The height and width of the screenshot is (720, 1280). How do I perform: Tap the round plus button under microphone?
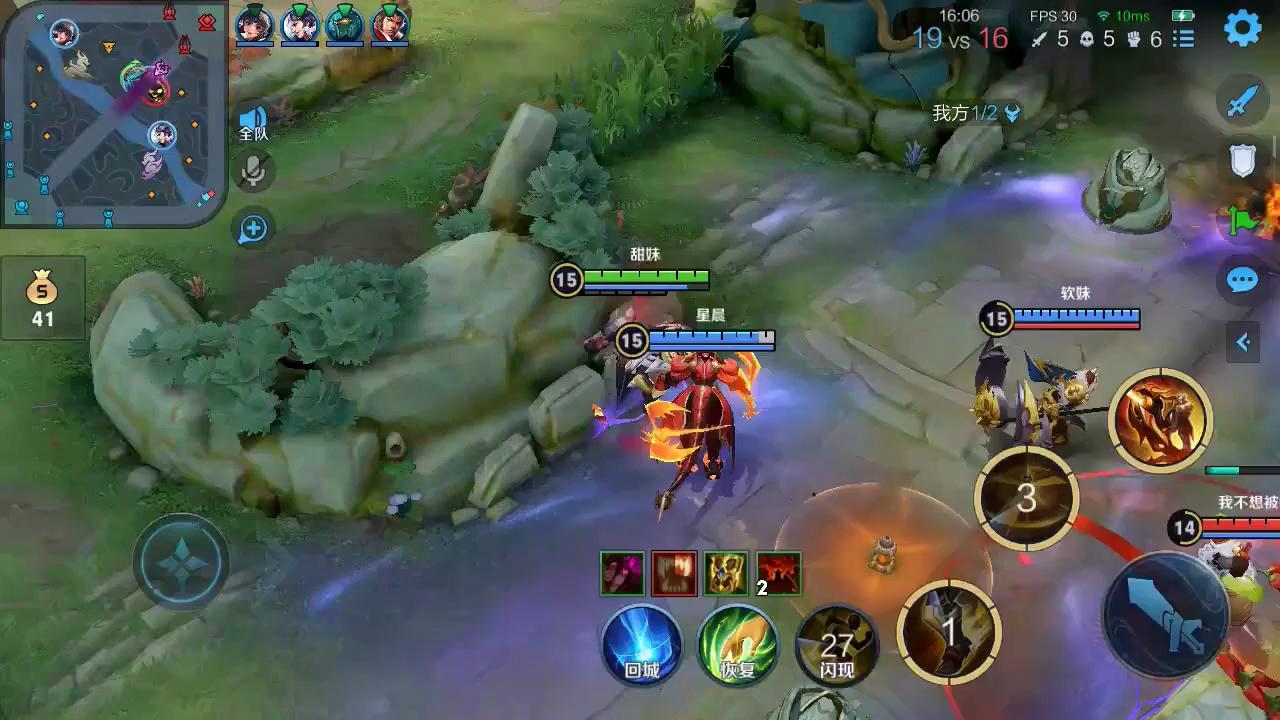pyautogui.click(x=253, y=229)
